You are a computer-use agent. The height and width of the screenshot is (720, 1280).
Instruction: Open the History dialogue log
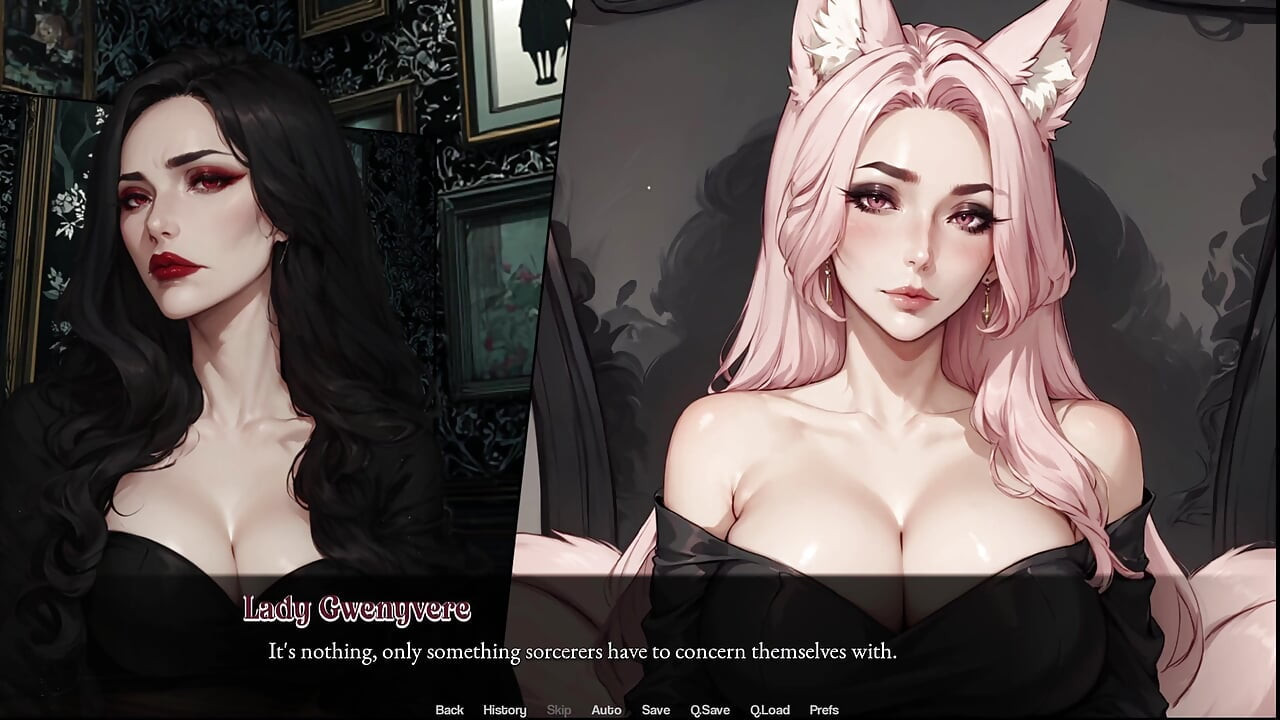tap(504, 709)
